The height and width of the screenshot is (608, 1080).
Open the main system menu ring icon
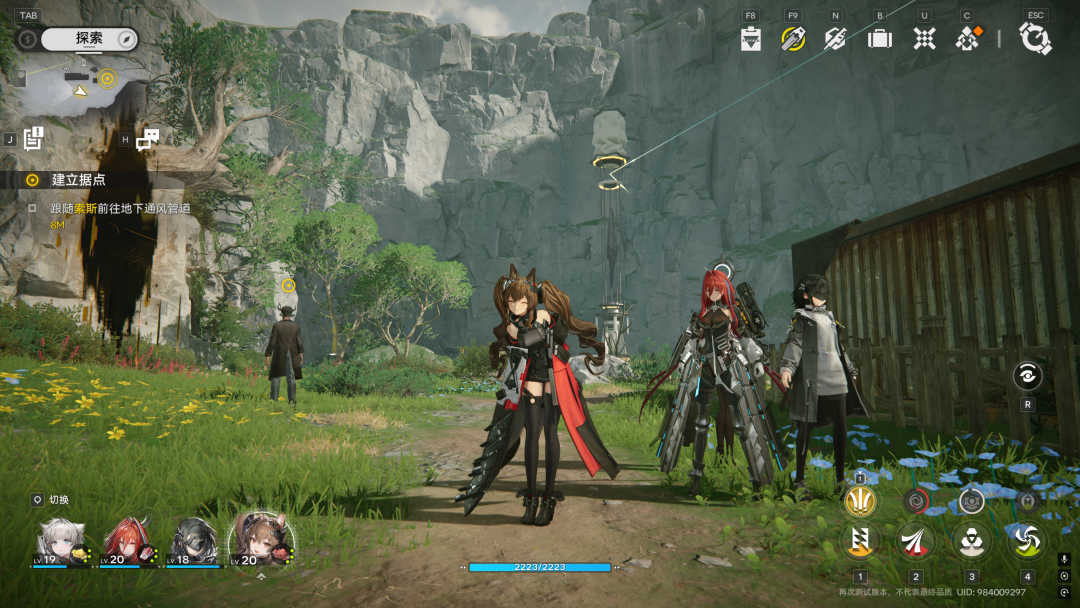pyautogui.click(x=1035, y=38)
